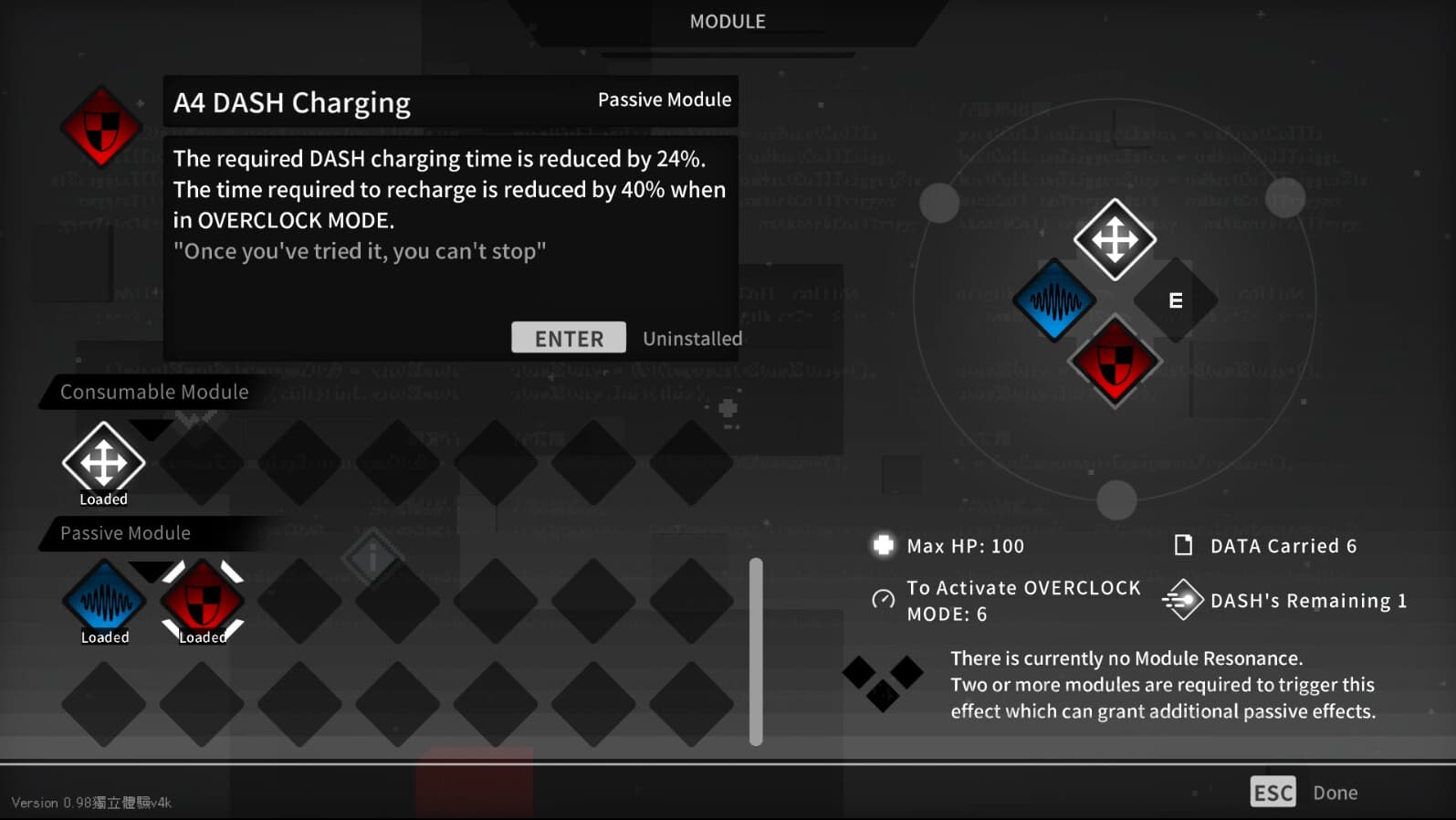Select the A4 DASH Charging red shield module
The width and height of the screenshot is (1456, 820).
202,601
